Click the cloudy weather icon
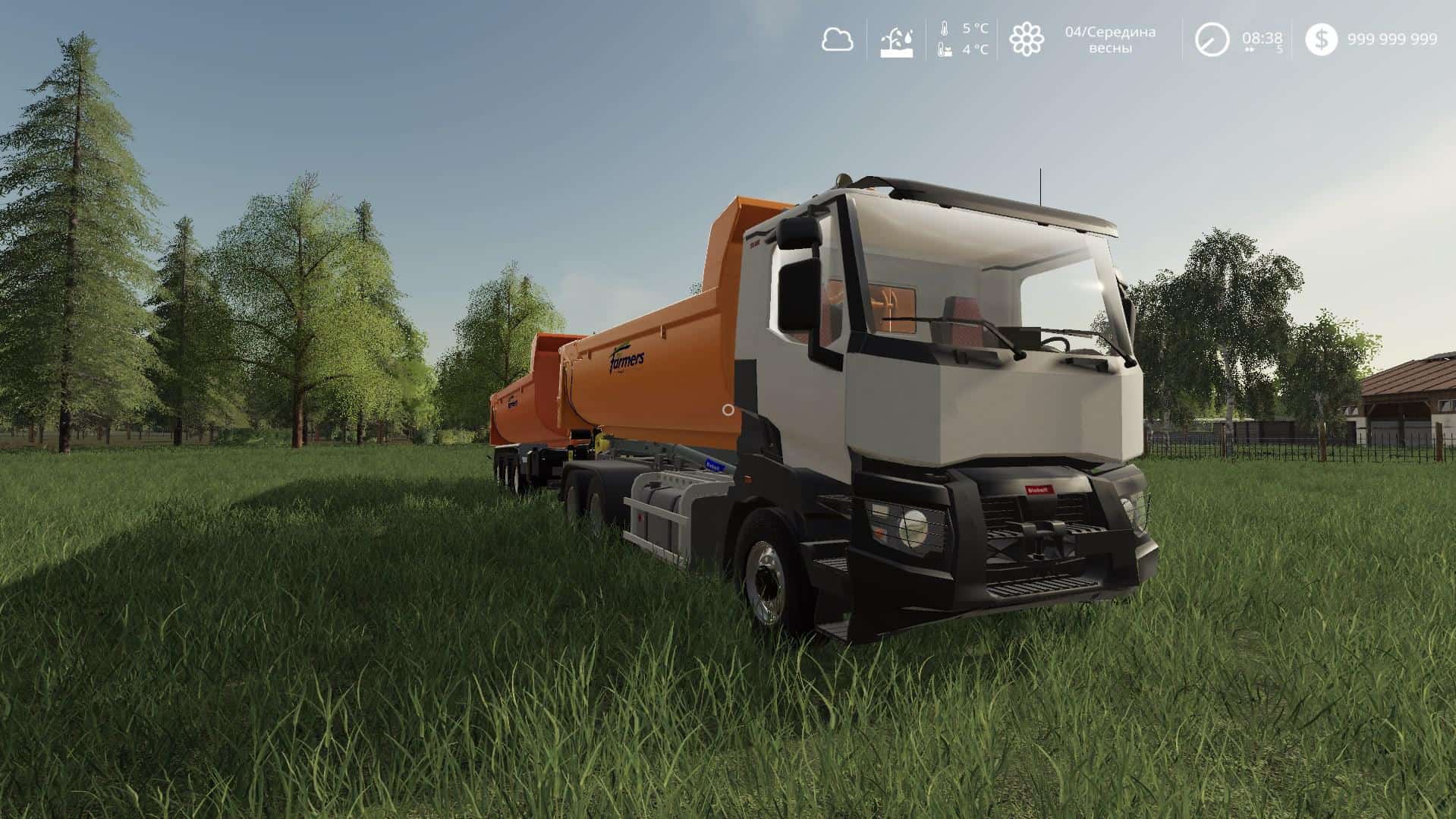This screenshot has width=1456, height=819. (x=837, y=39)
